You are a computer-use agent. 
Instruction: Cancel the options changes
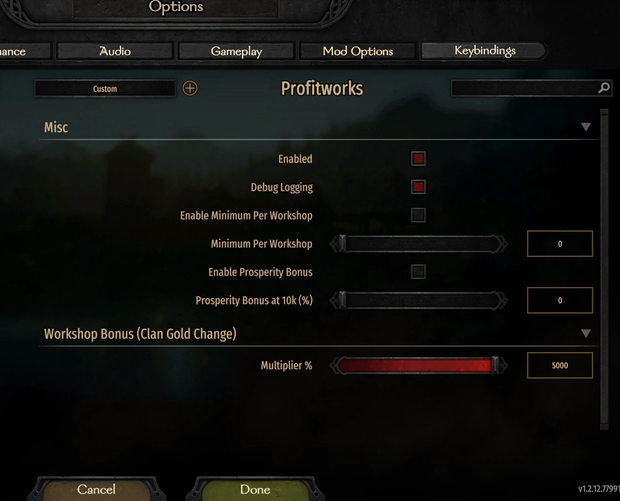(96, 490)
